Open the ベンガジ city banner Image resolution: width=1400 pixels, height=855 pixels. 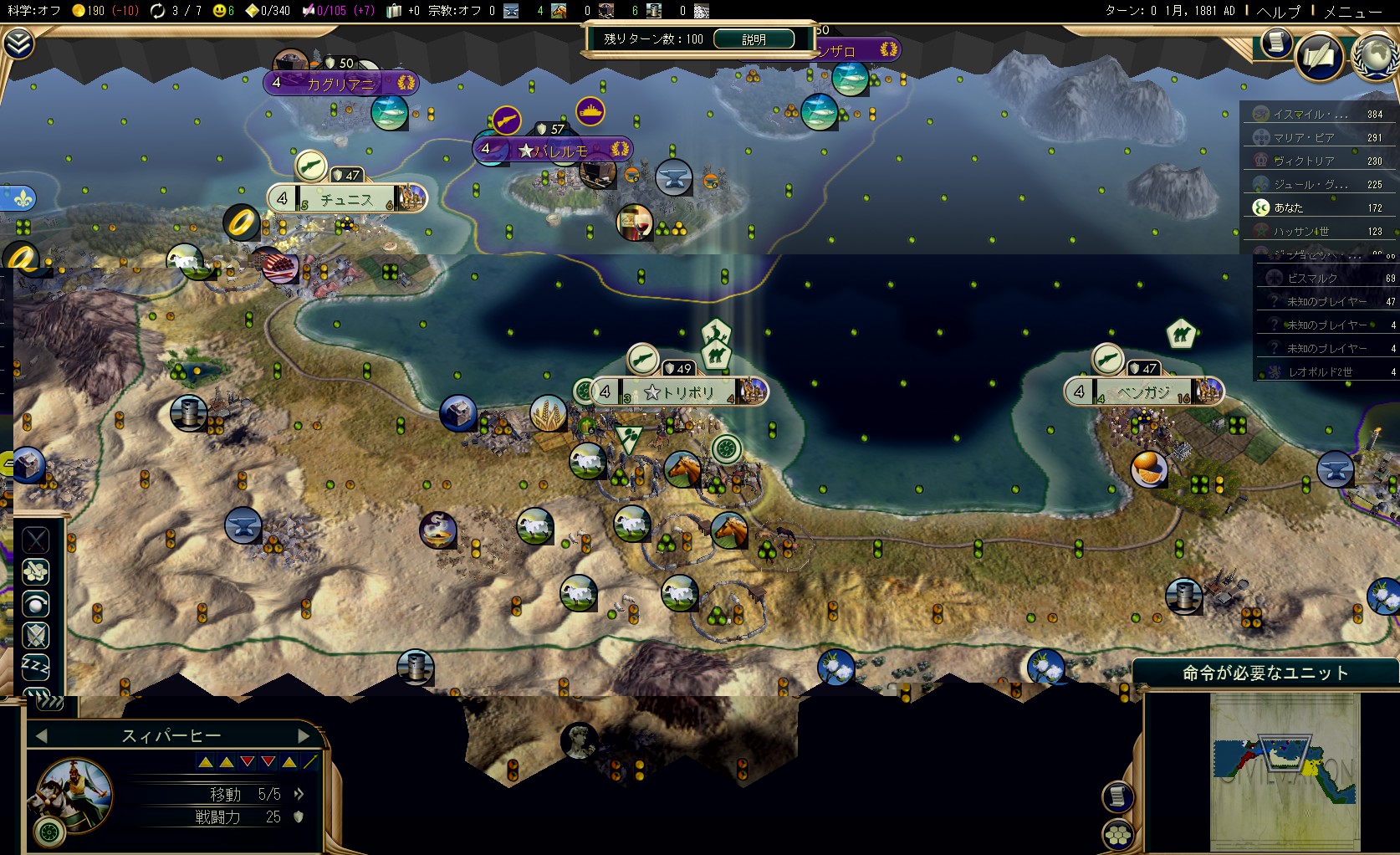point(1143,392)
